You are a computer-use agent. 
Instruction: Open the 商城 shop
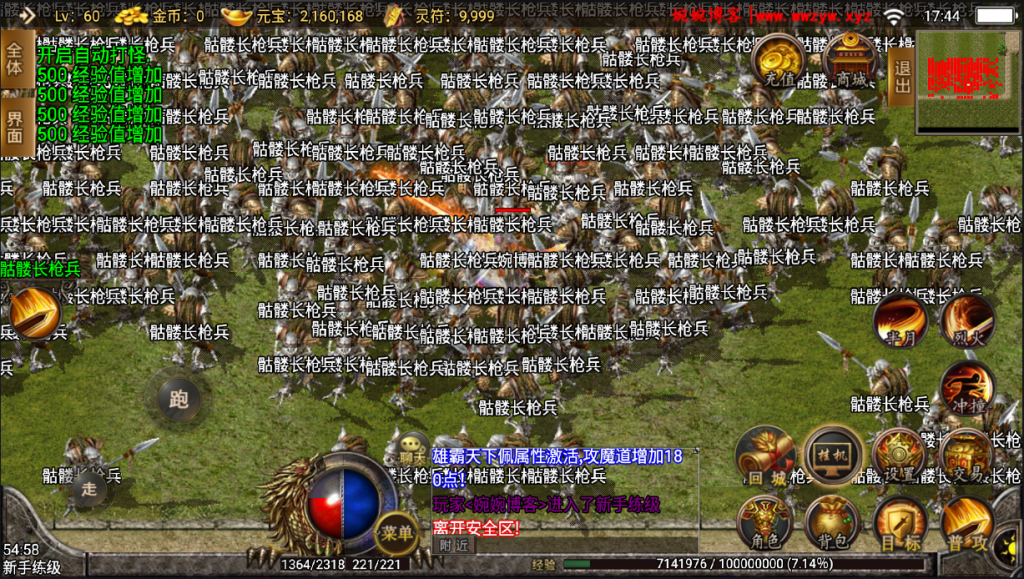(x=851, y=61)
